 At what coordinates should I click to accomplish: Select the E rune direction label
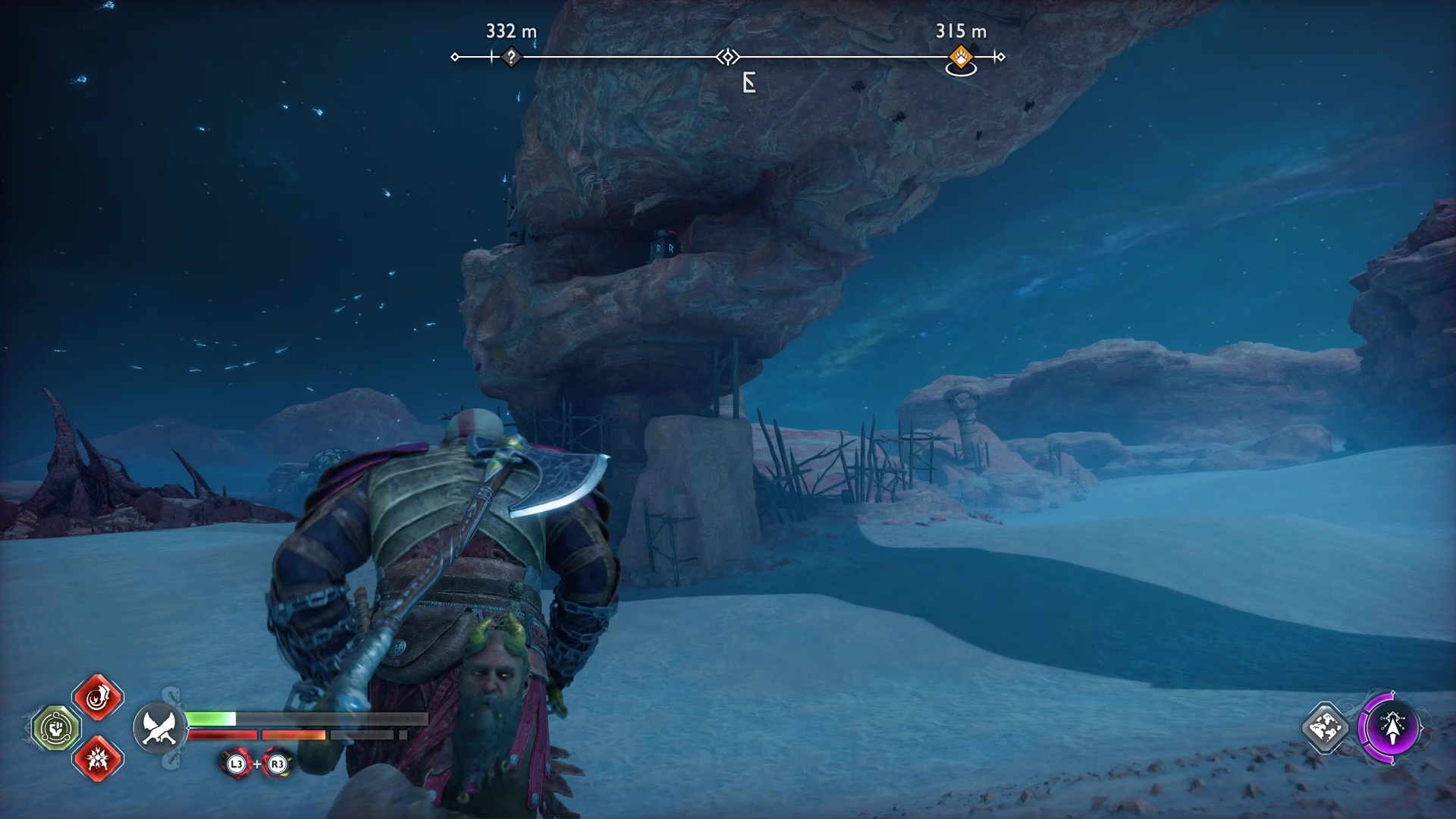coord(749,82)
